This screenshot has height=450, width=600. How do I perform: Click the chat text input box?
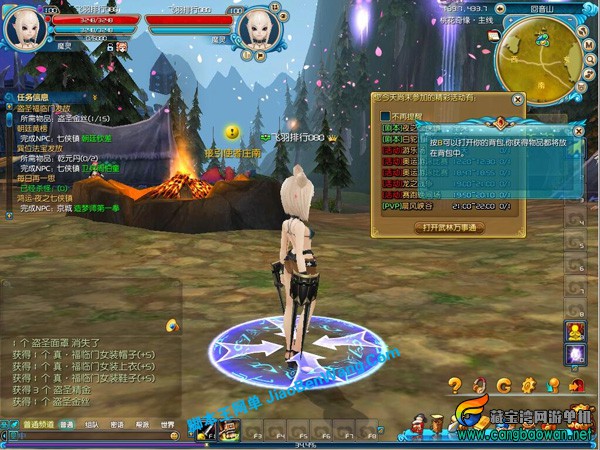(x=90, y=437)
